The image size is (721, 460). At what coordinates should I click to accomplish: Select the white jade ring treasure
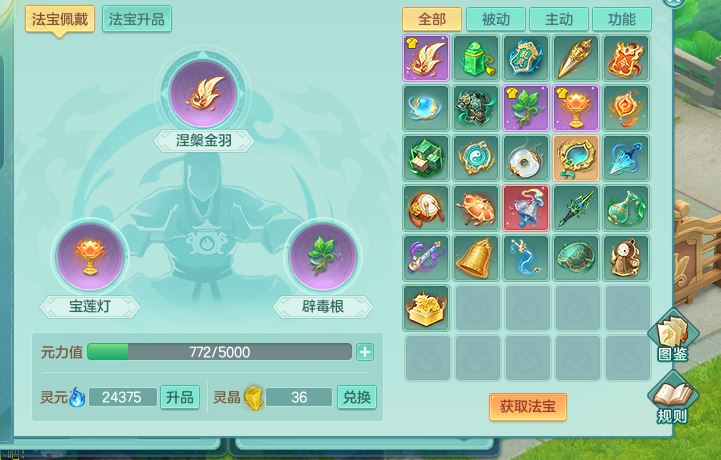[527, 157]
